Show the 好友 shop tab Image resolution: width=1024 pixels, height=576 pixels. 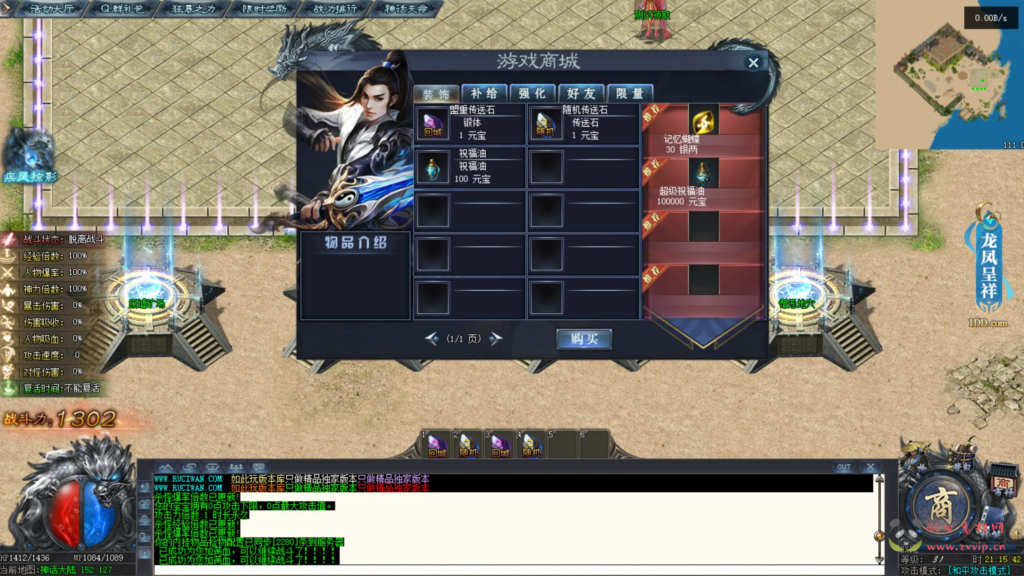[582, 93]
